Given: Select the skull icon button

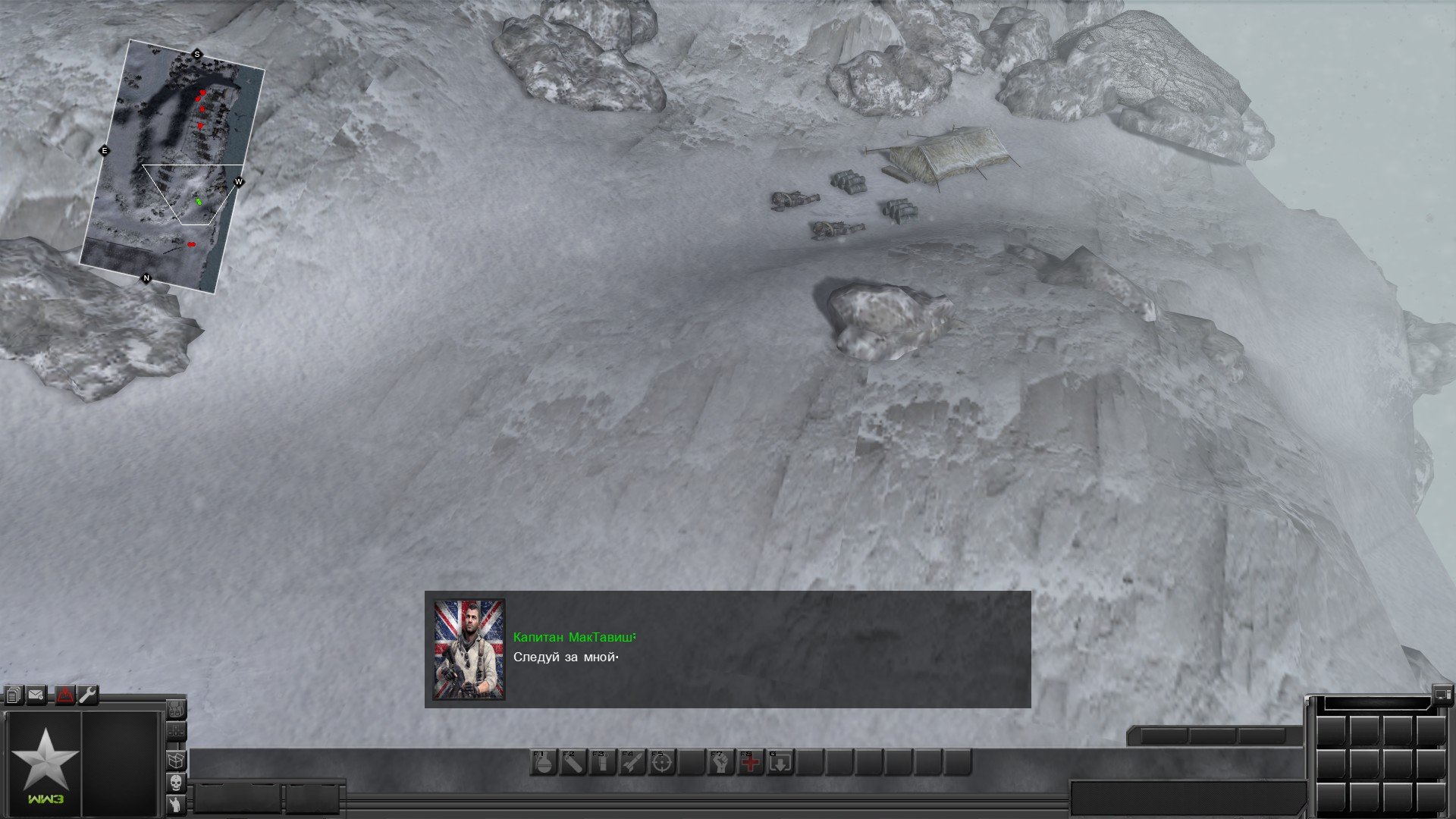Looking at the screenshot, I should coord(176,782).
